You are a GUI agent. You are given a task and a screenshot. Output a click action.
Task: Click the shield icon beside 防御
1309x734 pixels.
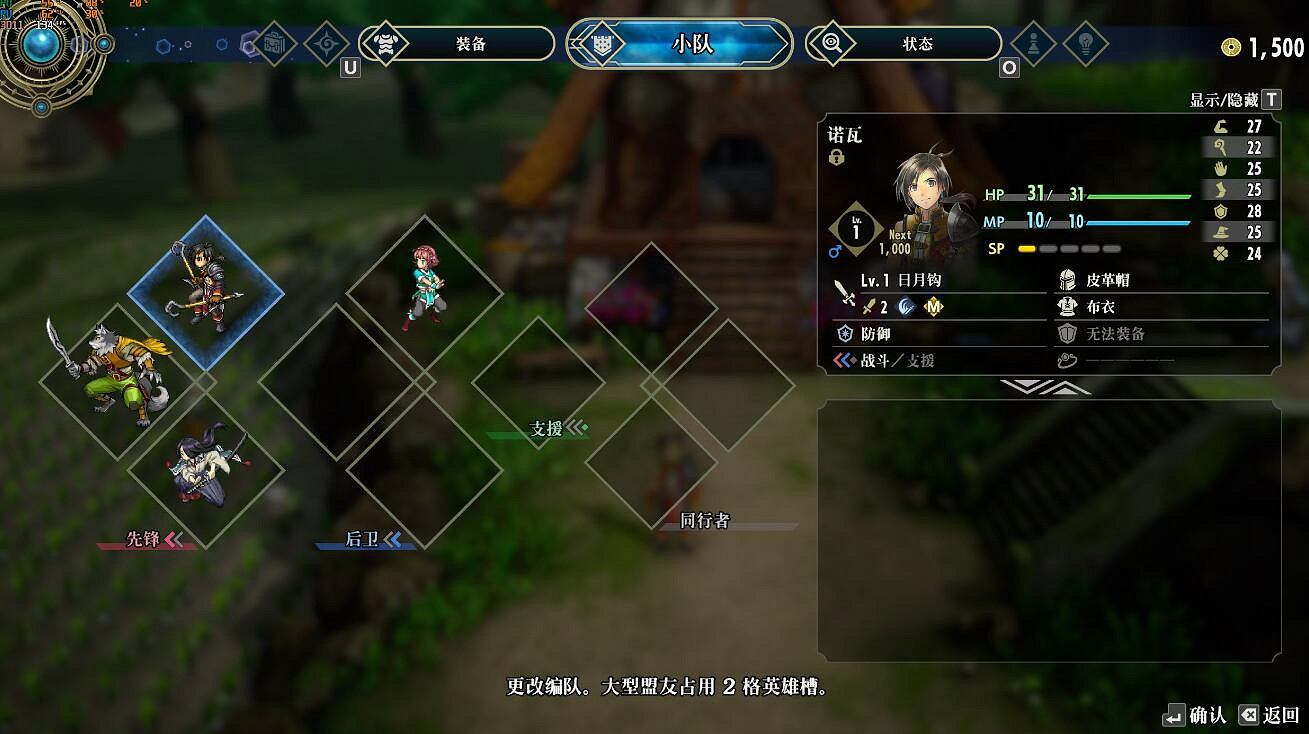pyautogui.click(x=844, y=334)
